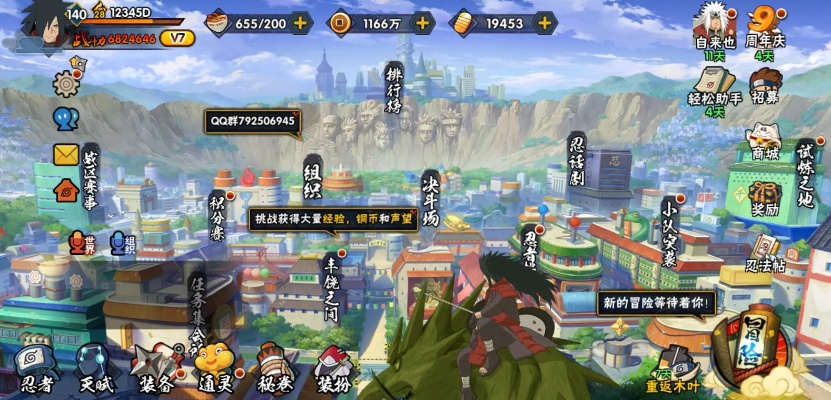Screen dimensions: 831x400
Task: Open the mail envelope icon
Action: coord(66,154)
